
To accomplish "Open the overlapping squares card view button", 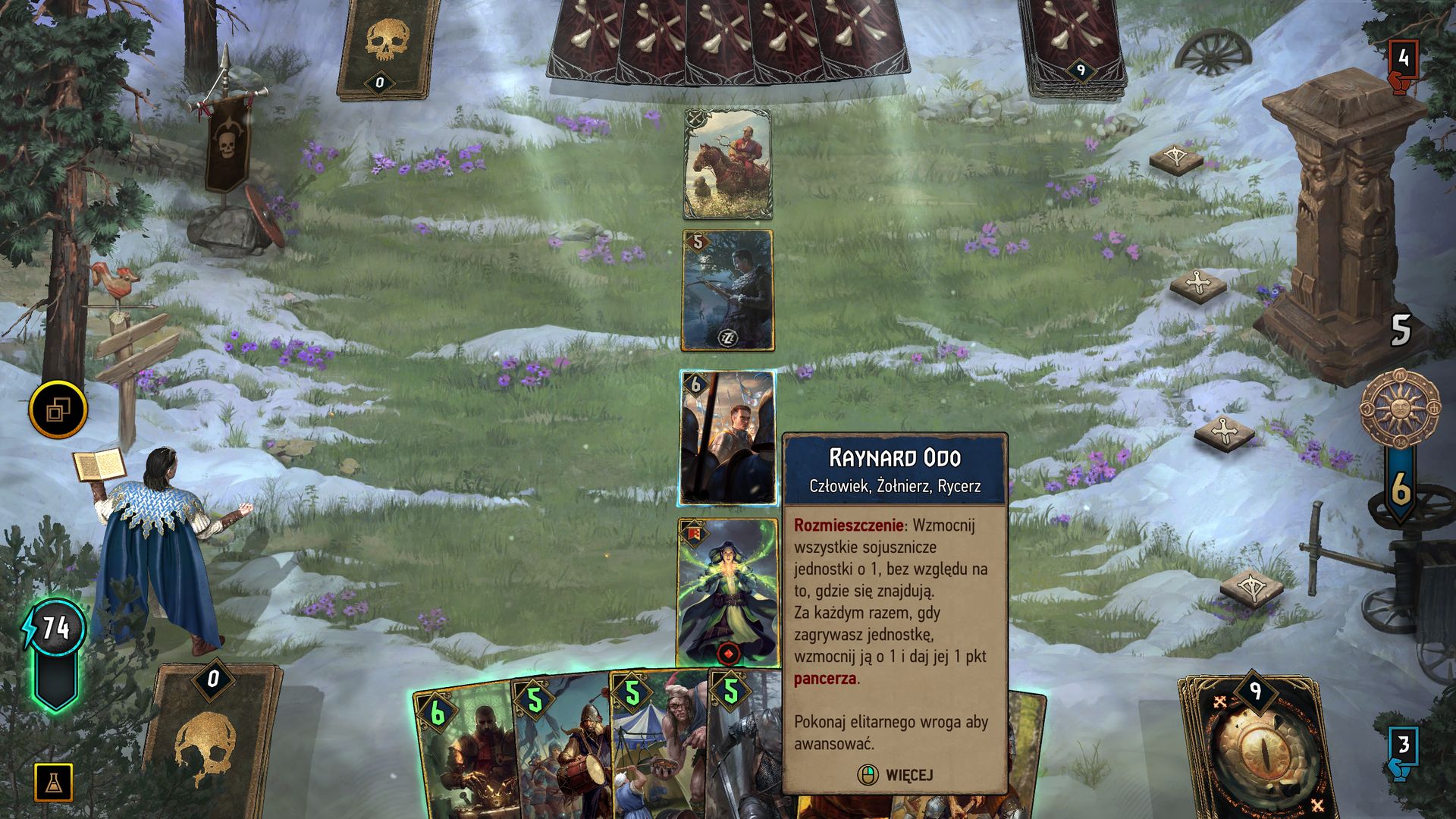I will 58,410.
